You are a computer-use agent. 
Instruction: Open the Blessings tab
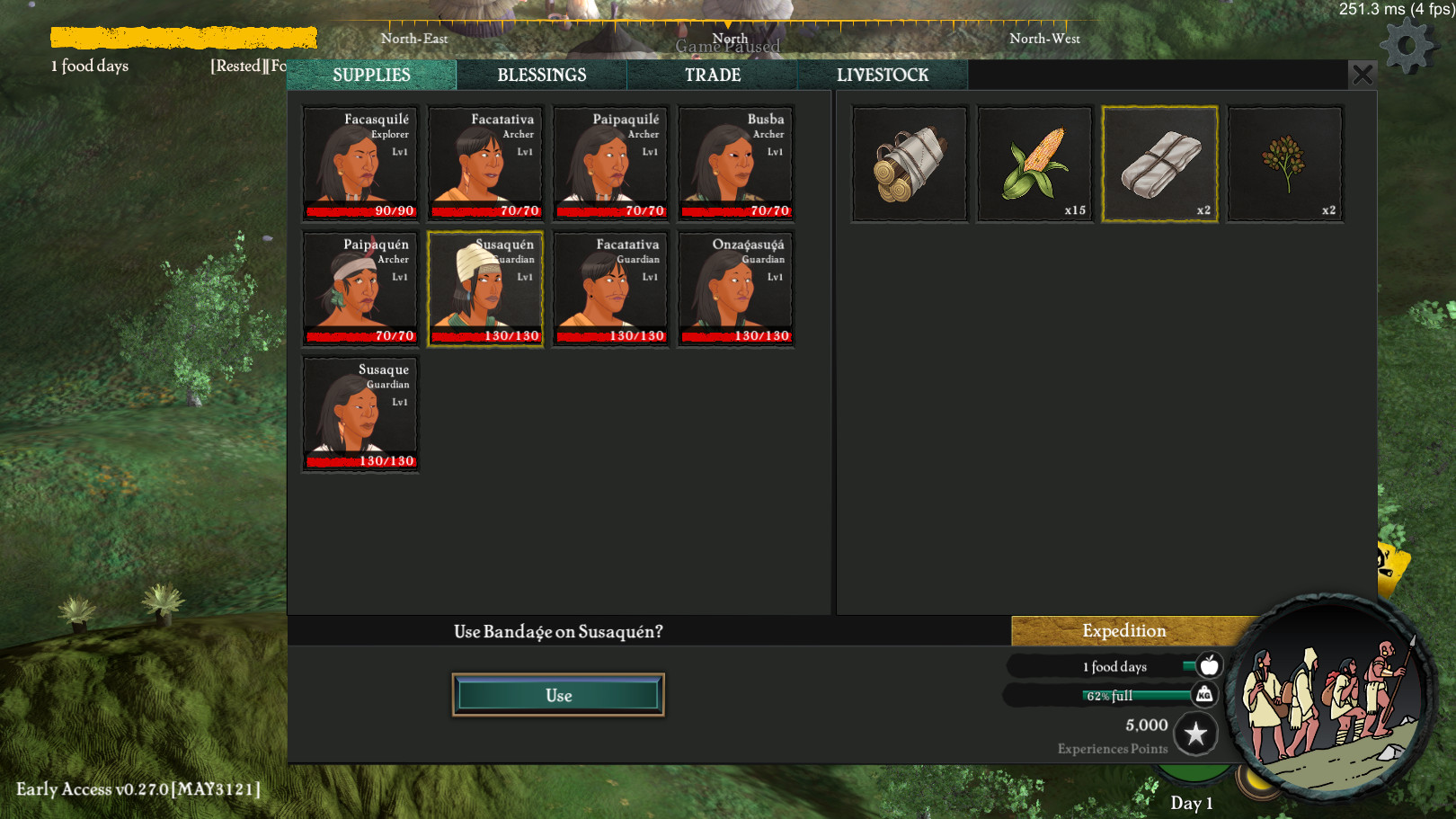click(x=541, y=76)
